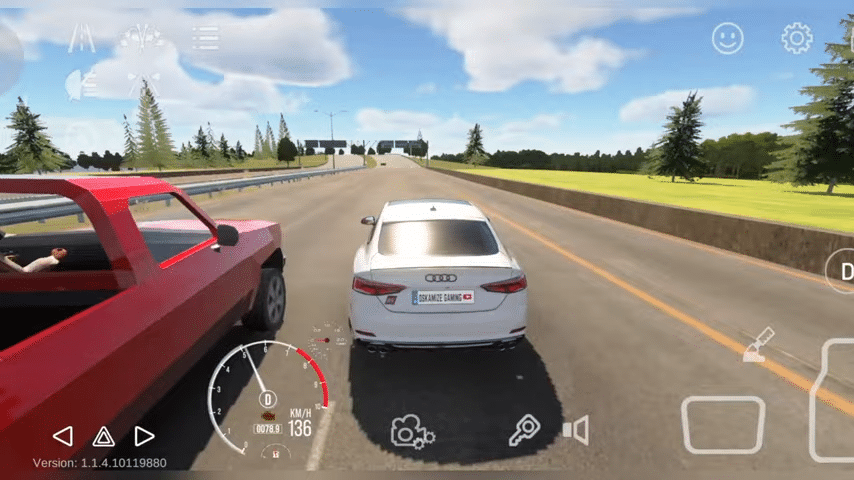Image resolution: width=854 pixels, height=480 pixels.
Task: Tap the brake pedal
Action: [x=723, y=424]
